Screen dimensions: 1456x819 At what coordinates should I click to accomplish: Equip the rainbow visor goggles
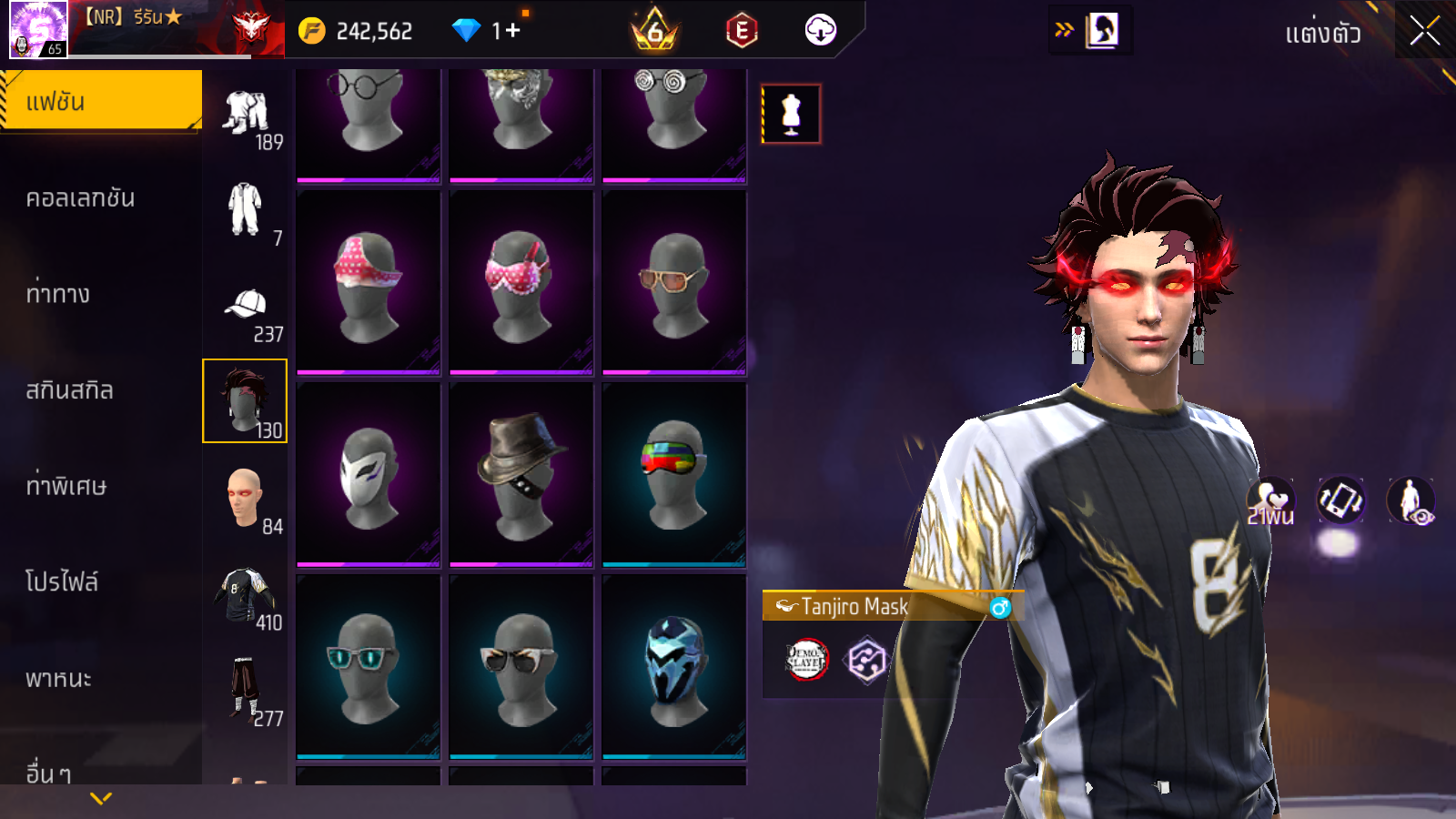click(x=673, y=475)
